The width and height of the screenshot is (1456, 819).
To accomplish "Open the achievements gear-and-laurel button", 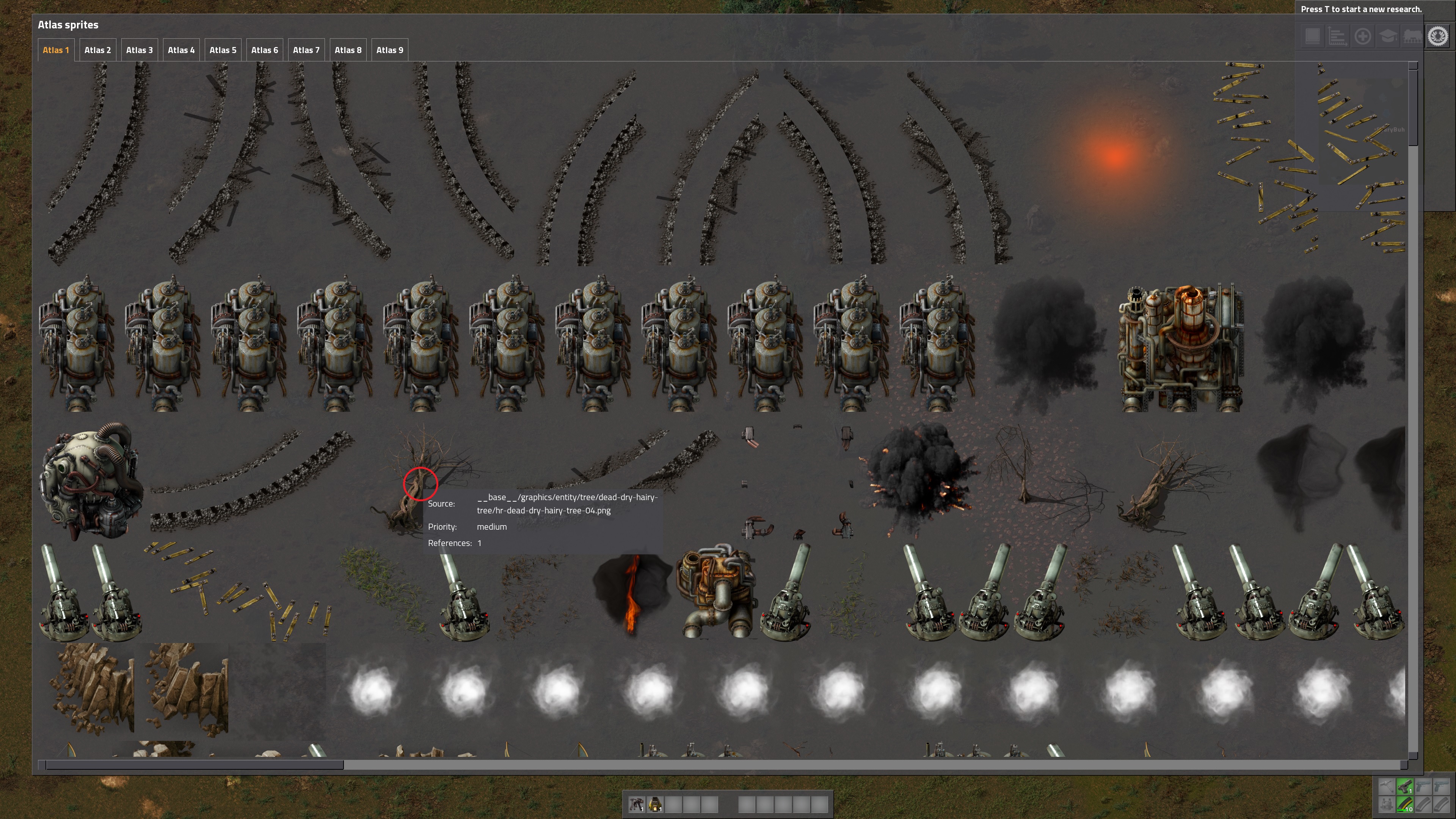I will (x=1438, y=37).
